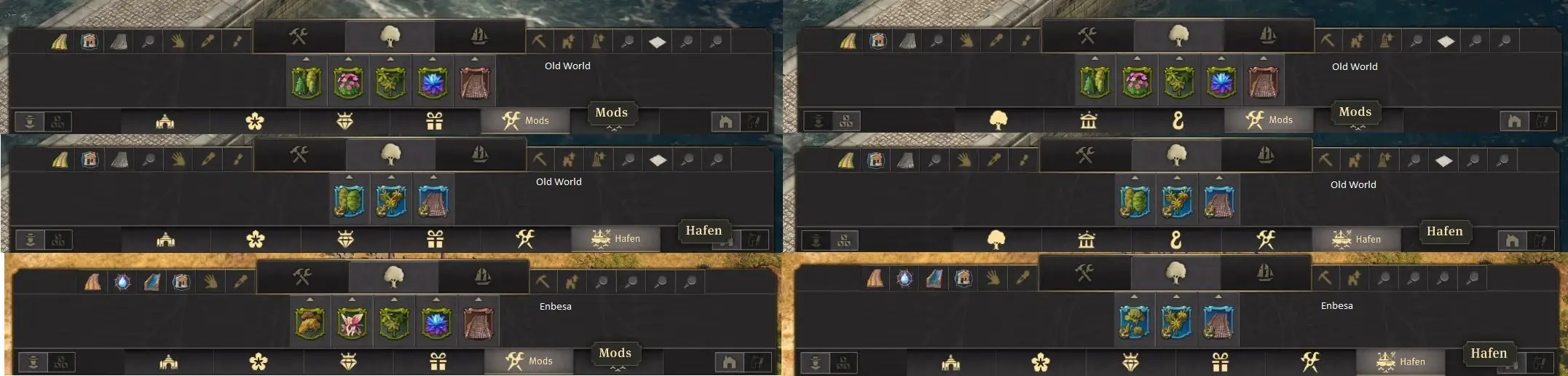
Task: Choose the red paved path in Enbesa Mods panel
Action: pyautogui.click(x=478, y=321)
